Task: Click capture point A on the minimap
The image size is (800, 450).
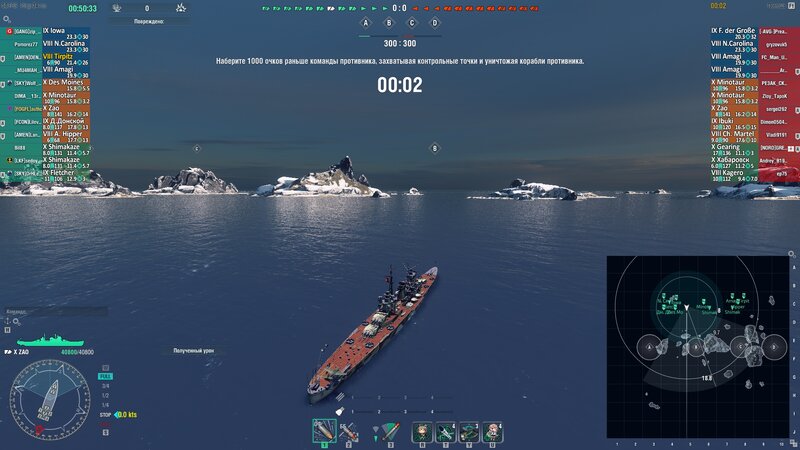Action: [651, 347]
